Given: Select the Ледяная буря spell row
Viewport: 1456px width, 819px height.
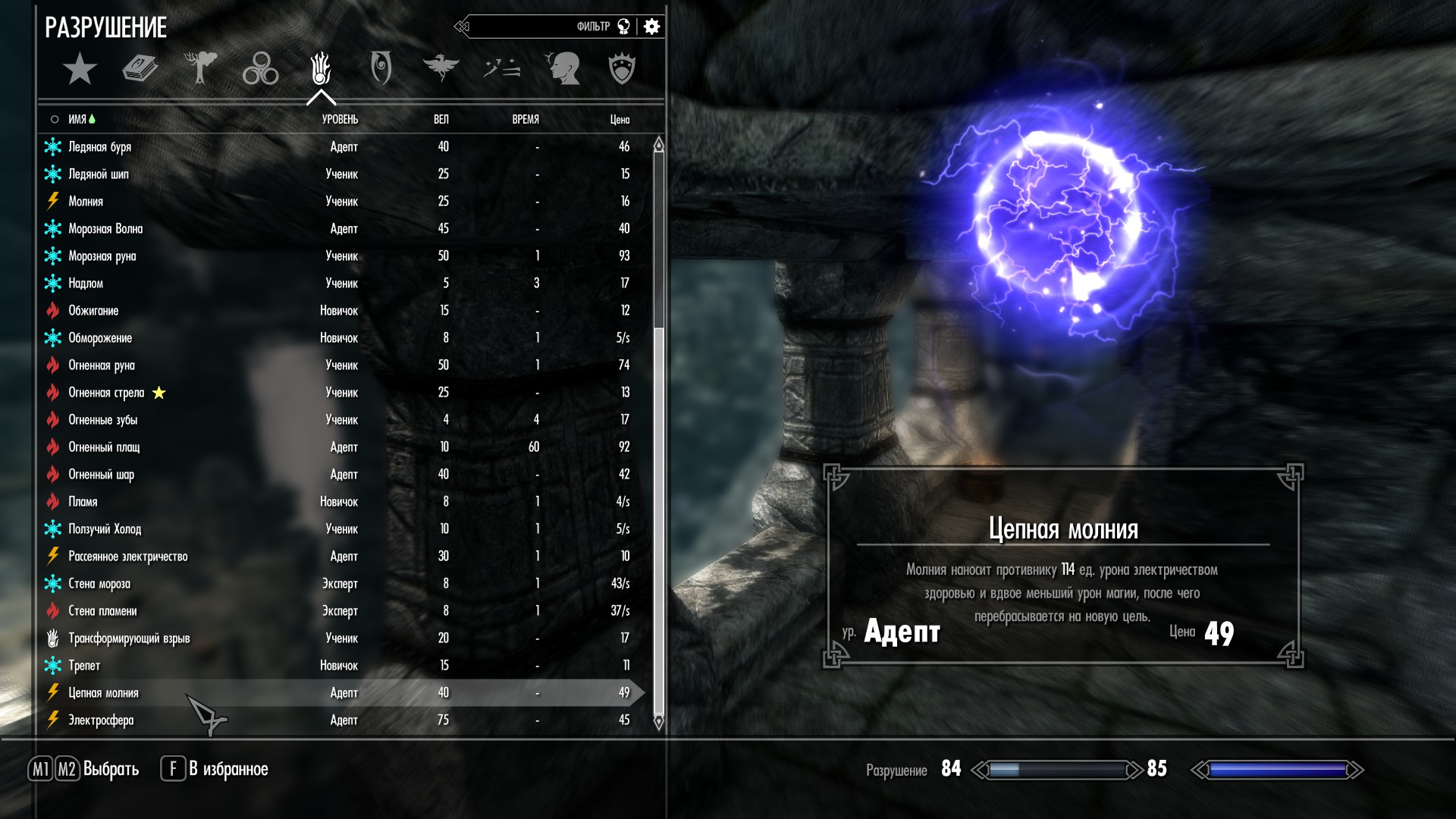Looking at the screenshot, I should click(x=99, y=146).
